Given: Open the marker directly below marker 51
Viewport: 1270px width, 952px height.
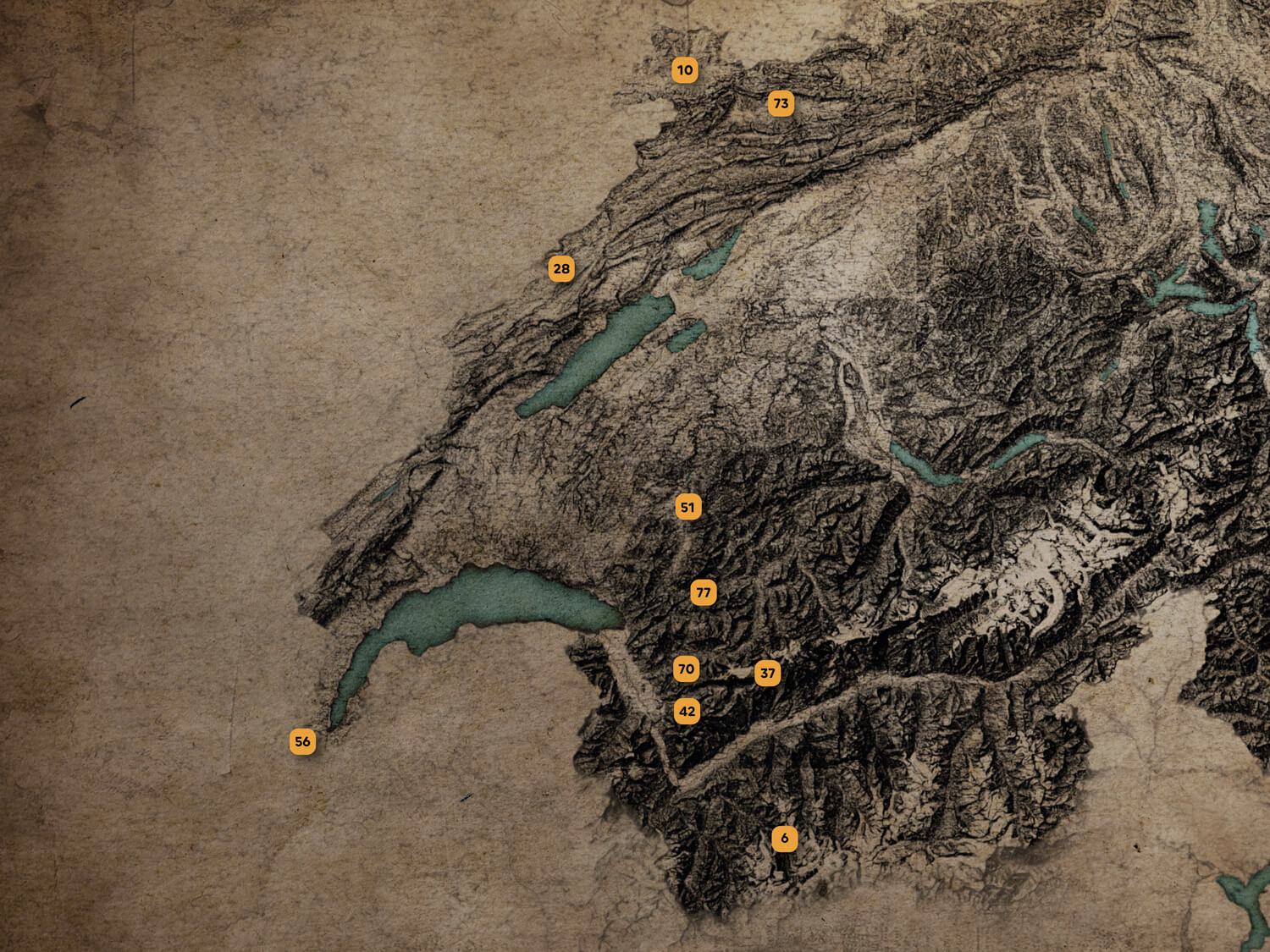Looking at the screenshot, I should click(703, 592).
